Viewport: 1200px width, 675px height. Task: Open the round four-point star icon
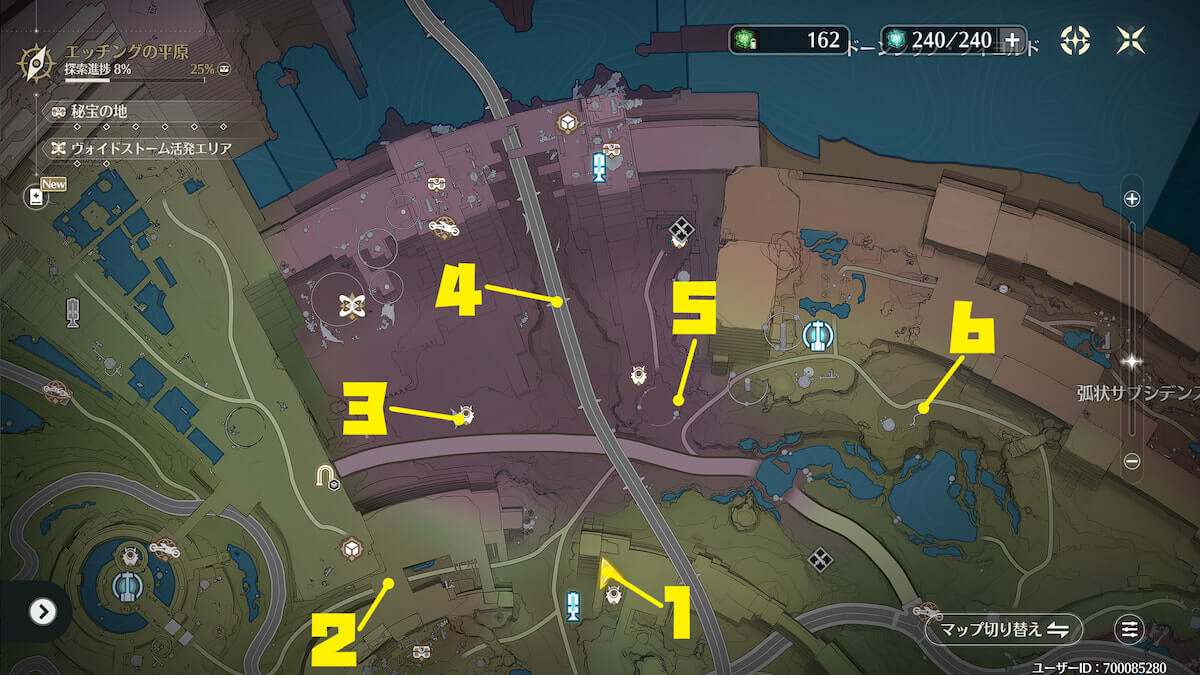(1076, 40)
